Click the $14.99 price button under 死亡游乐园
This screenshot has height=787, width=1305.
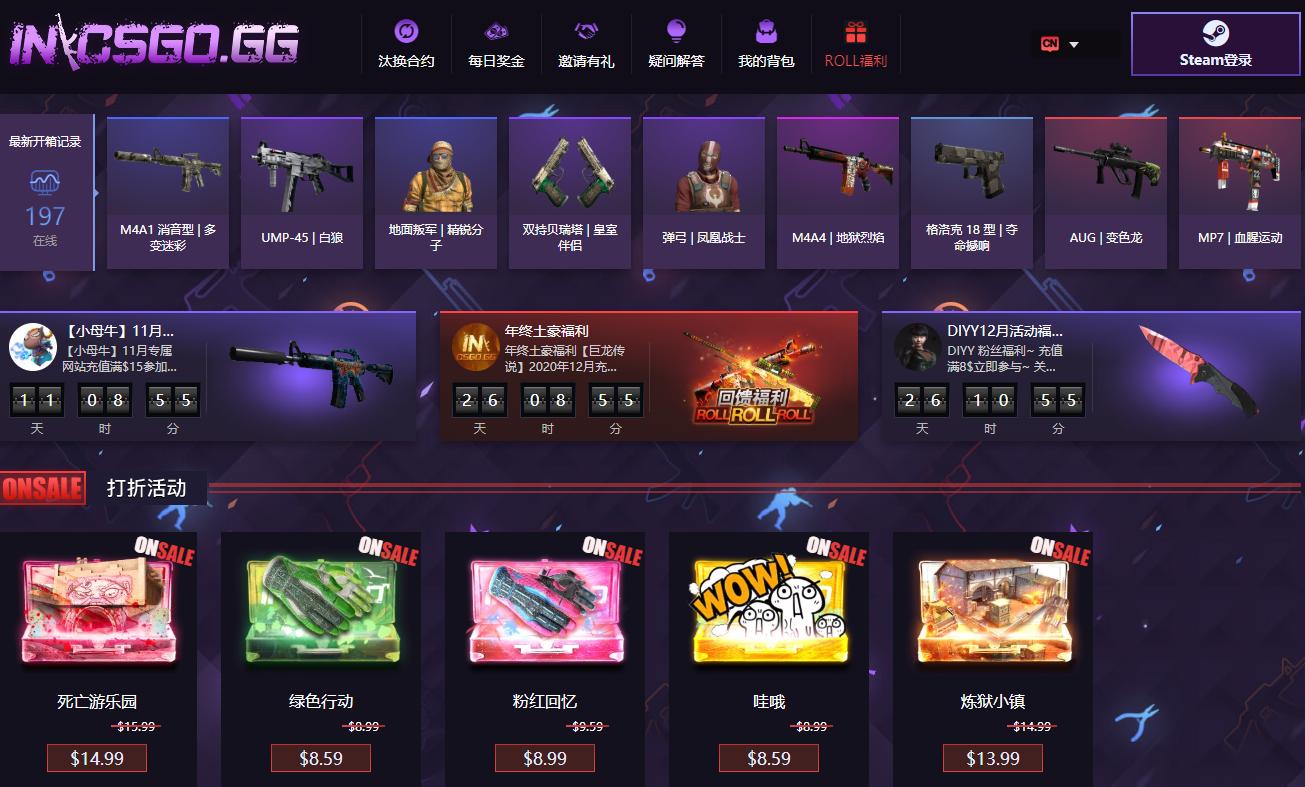(x=96, y=758)
